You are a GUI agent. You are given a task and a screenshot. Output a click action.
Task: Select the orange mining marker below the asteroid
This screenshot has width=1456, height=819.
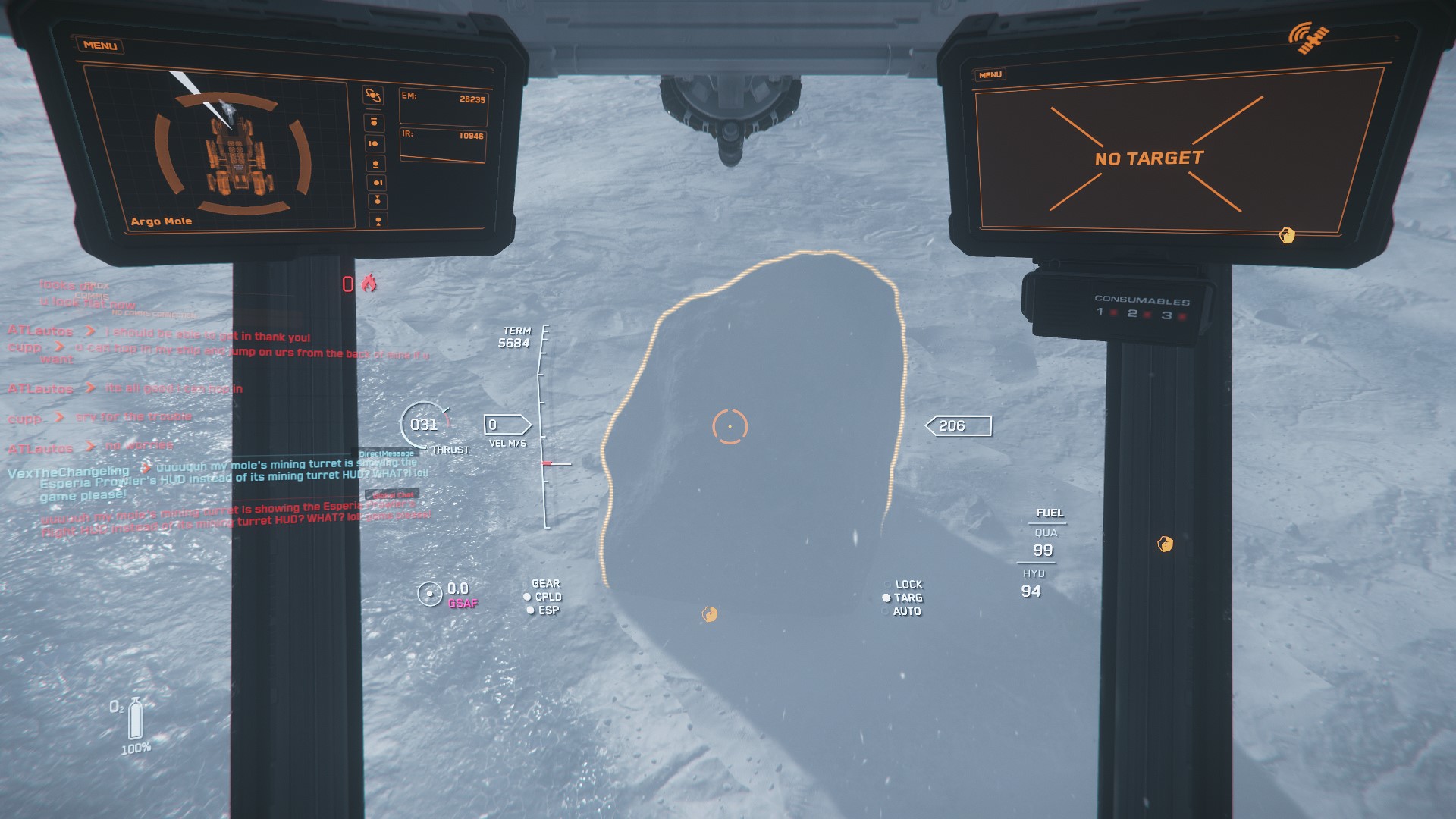[709, 613]
